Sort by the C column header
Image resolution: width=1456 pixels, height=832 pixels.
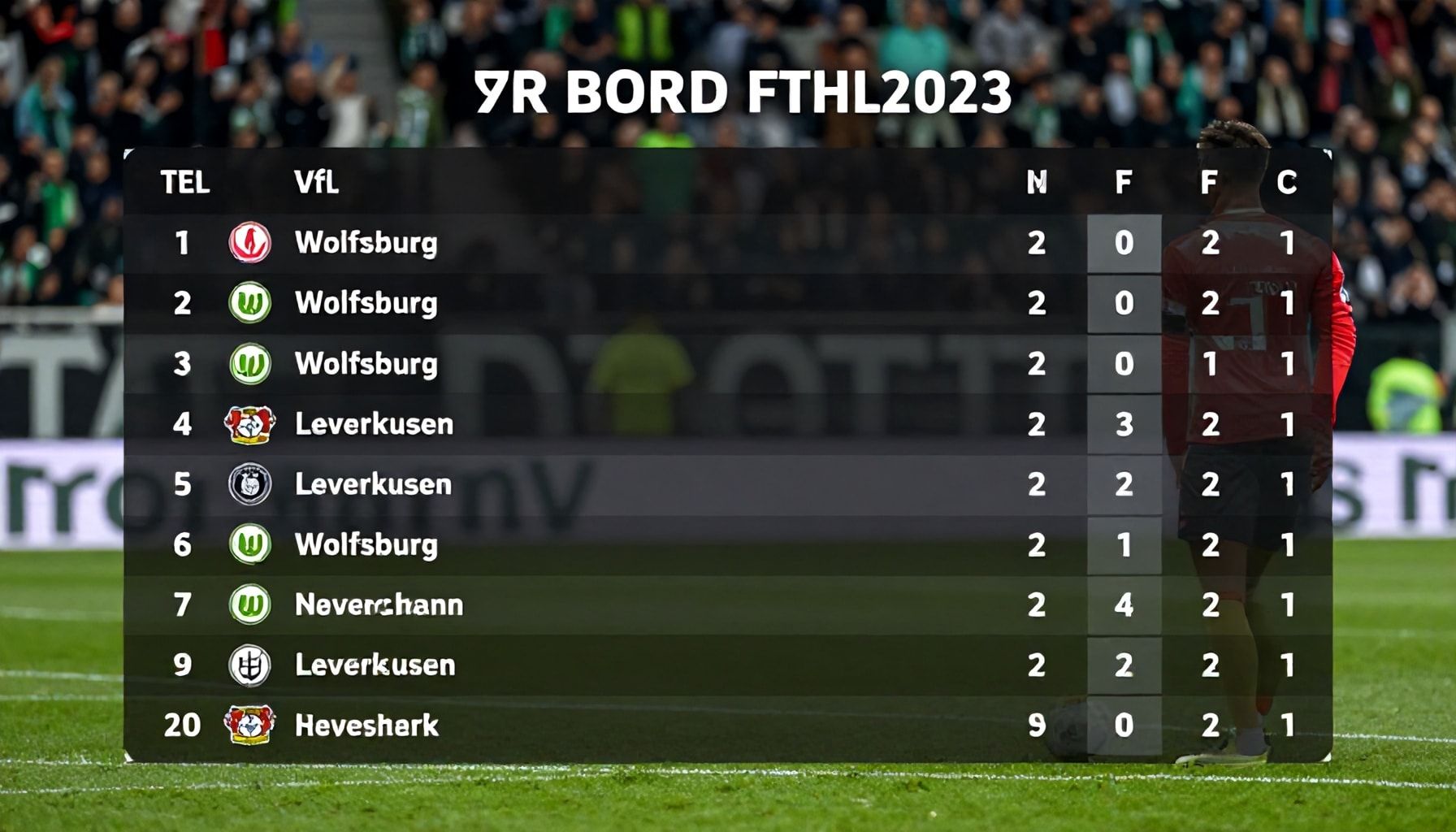tap(1286, 183)
